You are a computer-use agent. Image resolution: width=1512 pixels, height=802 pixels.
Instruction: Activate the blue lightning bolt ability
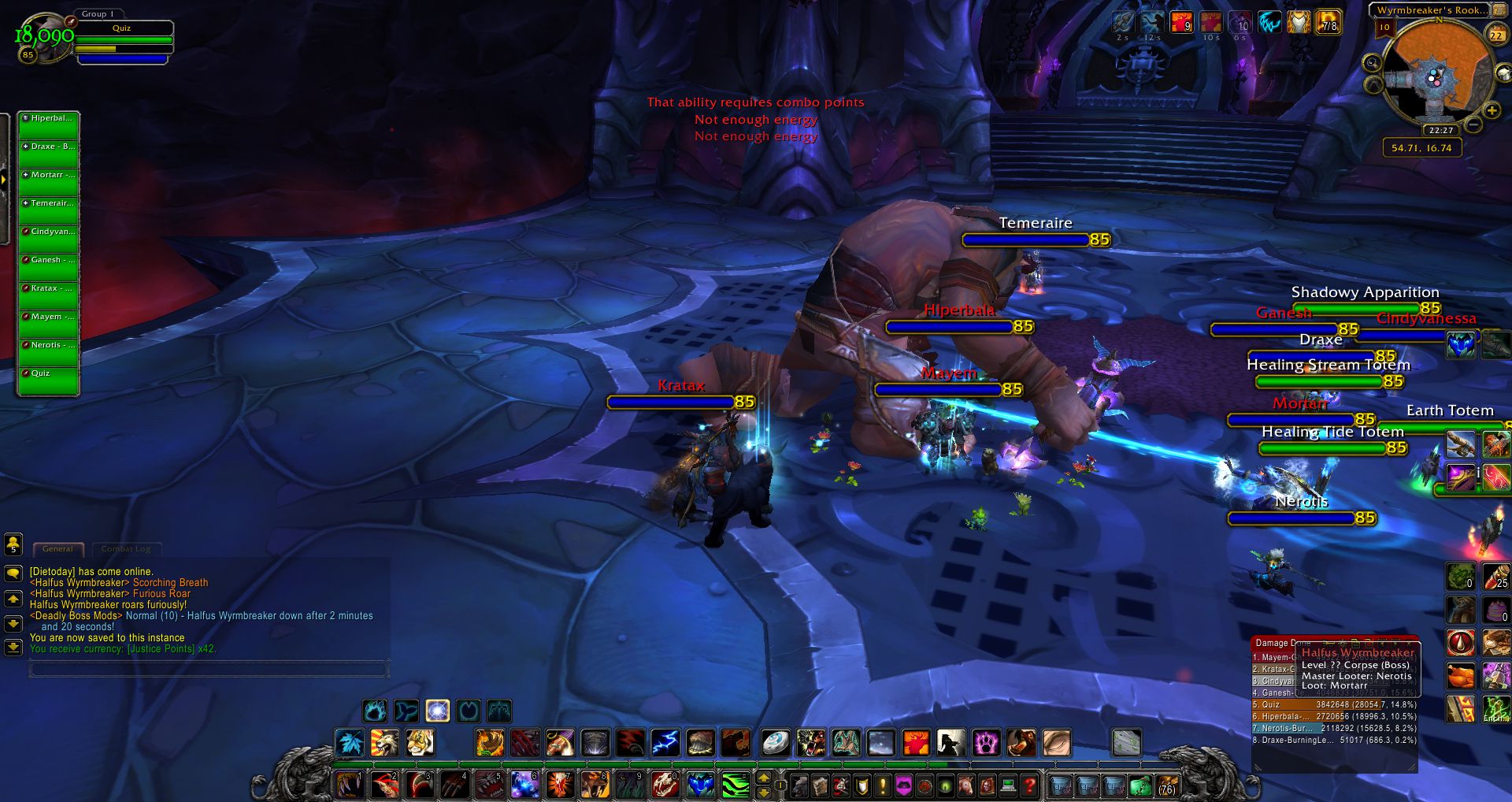[665, 742]
